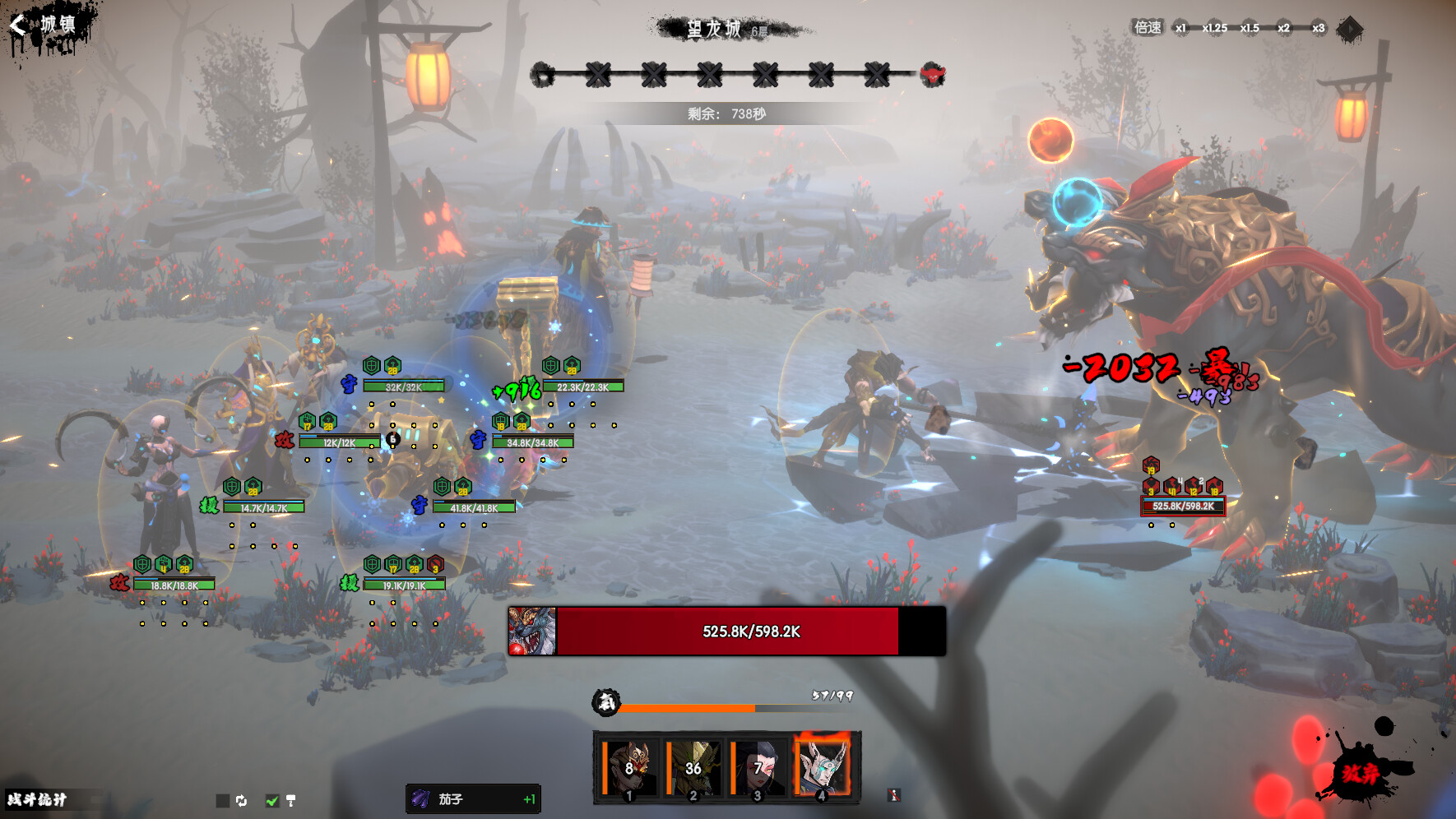Click the diamond play arrow button
The width and height of the screenshot is (1456, 819).
pos(1349,30)
